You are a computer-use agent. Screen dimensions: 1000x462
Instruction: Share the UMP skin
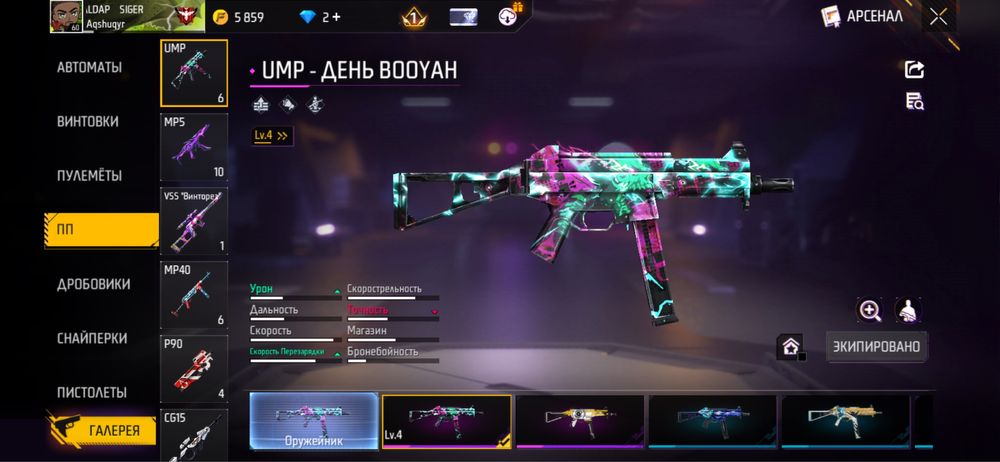point(914,69)
